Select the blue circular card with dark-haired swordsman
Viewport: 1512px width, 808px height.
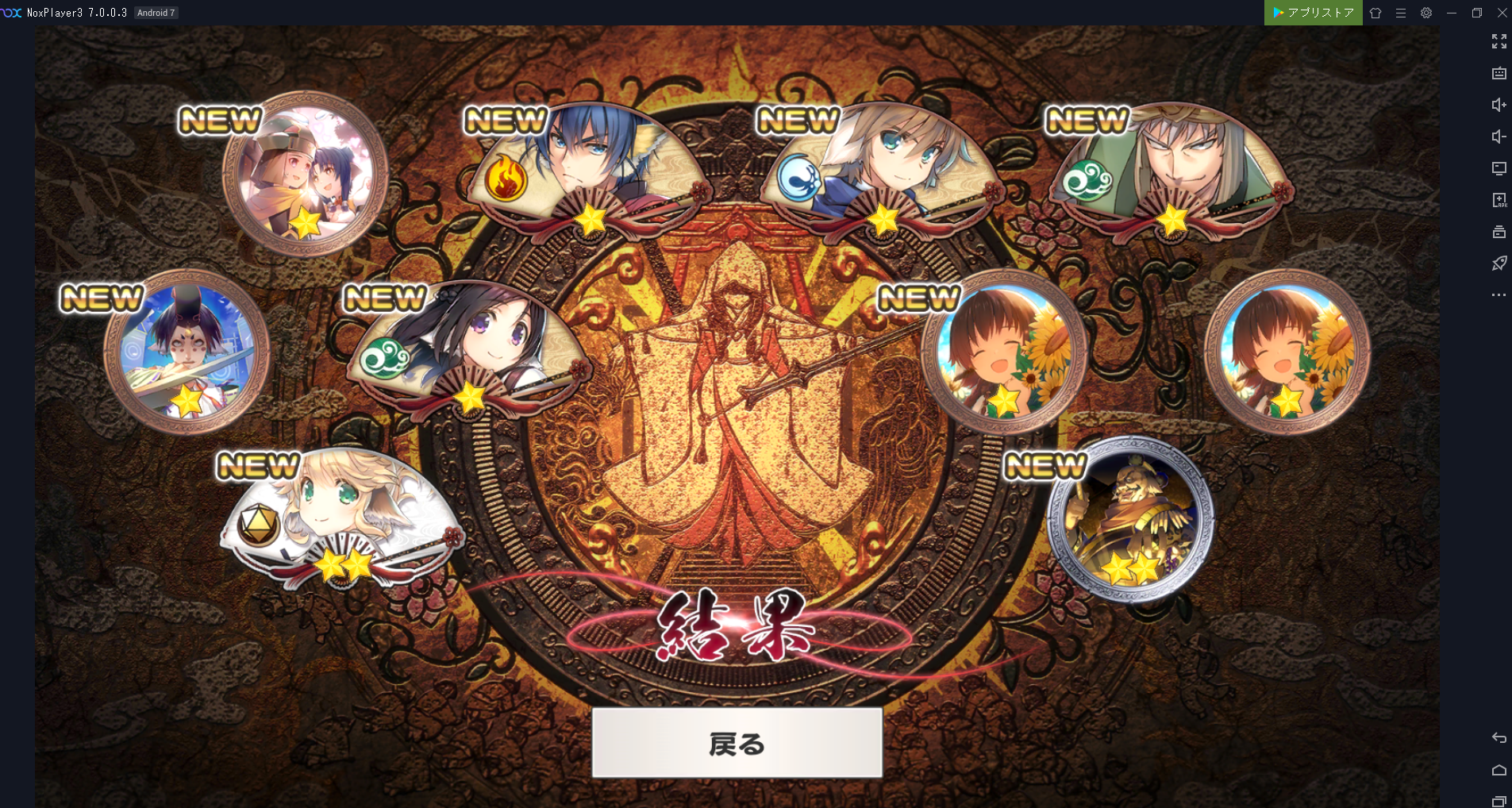click(187, 352)
